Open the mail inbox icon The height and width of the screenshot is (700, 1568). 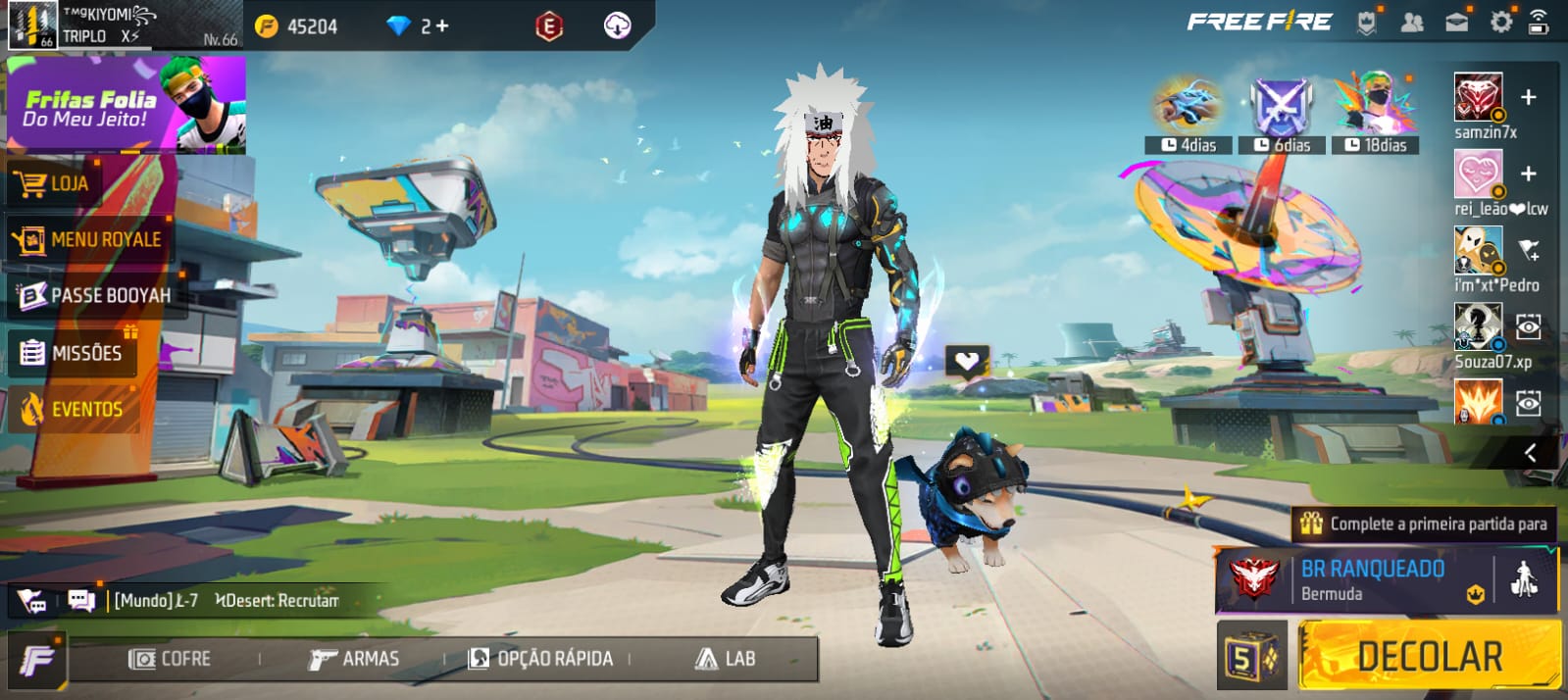[x=1457, y=22]
